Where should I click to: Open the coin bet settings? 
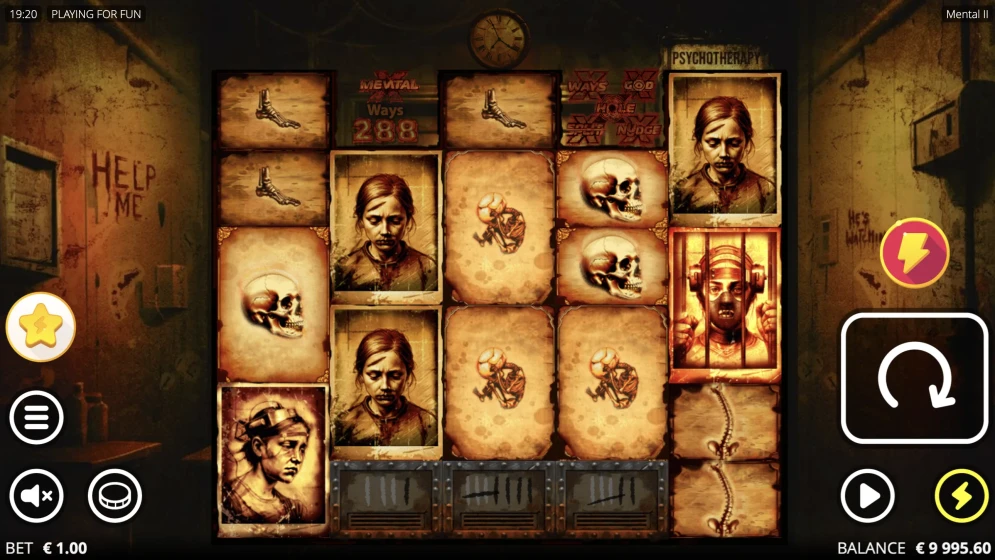[x=115, y=495]
